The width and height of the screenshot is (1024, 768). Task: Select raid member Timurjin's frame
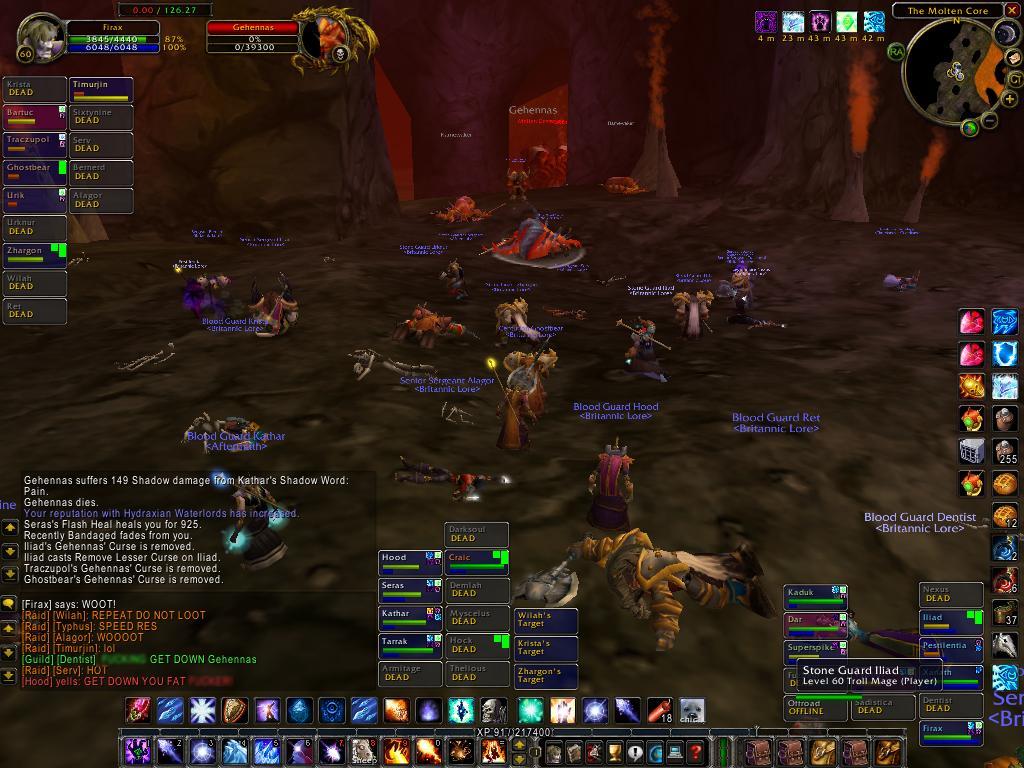(x=101, y=91)
